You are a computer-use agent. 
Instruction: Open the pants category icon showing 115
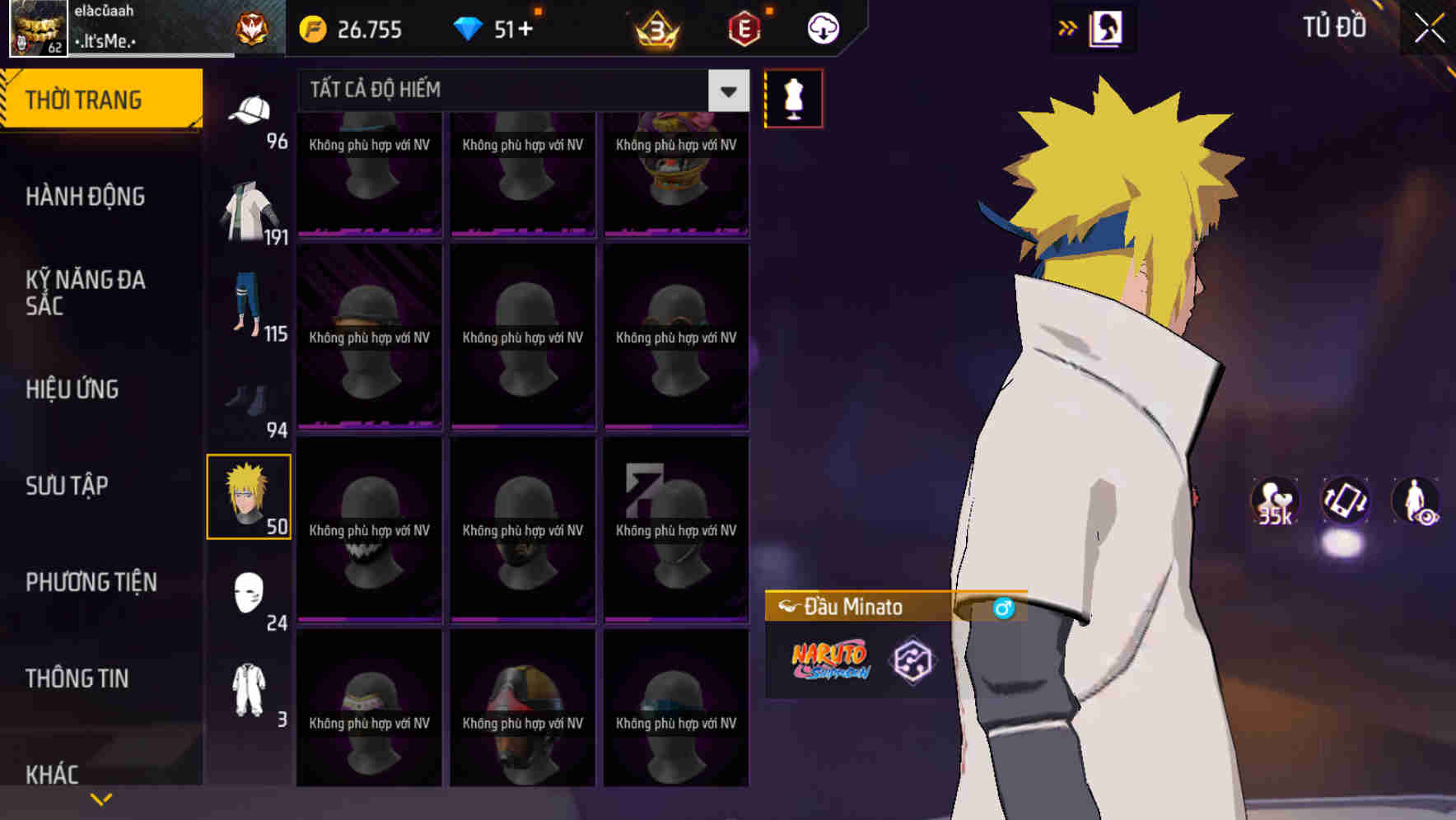250,305
